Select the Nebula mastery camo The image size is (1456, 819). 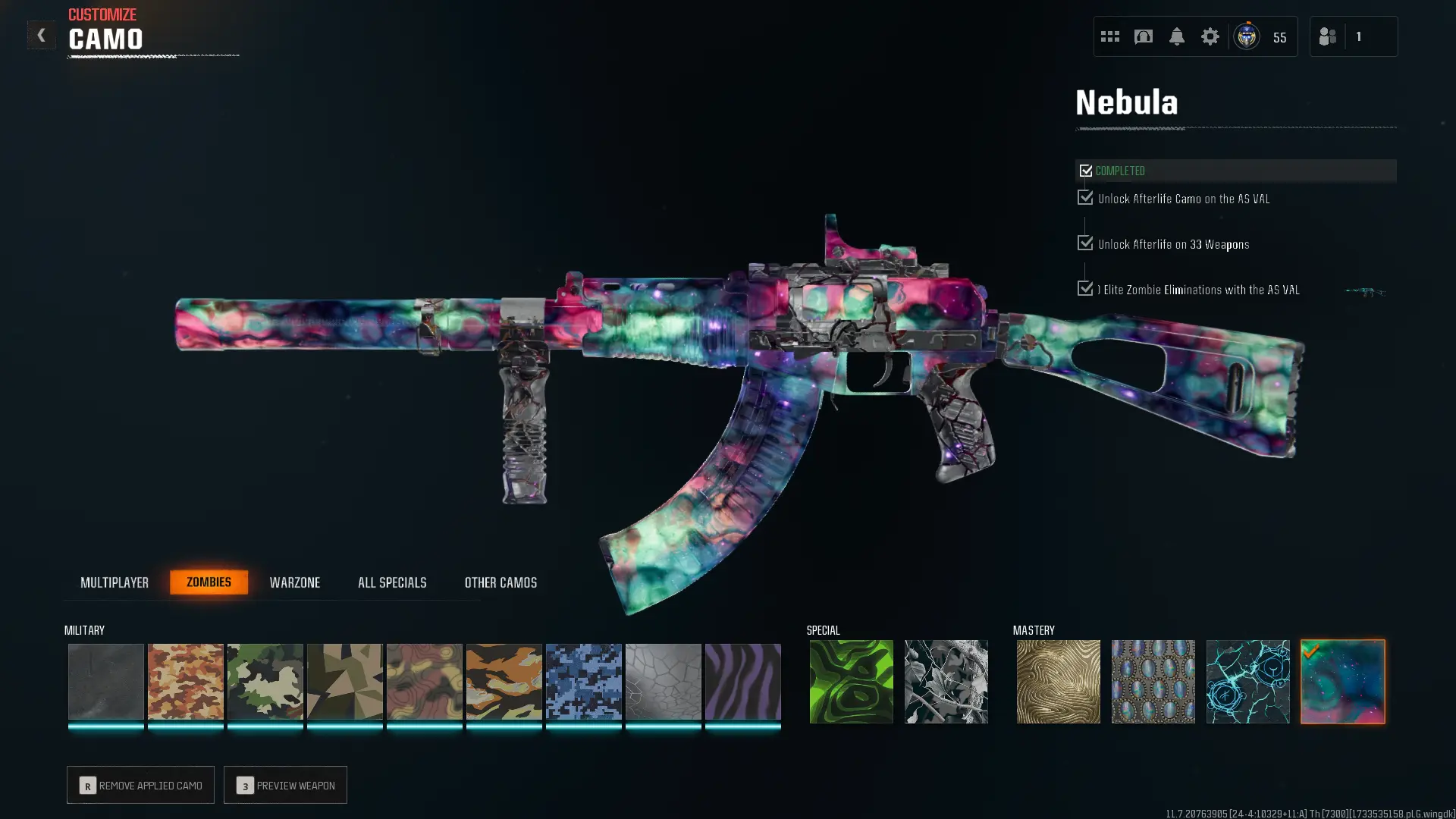[x=1342, y=681]
